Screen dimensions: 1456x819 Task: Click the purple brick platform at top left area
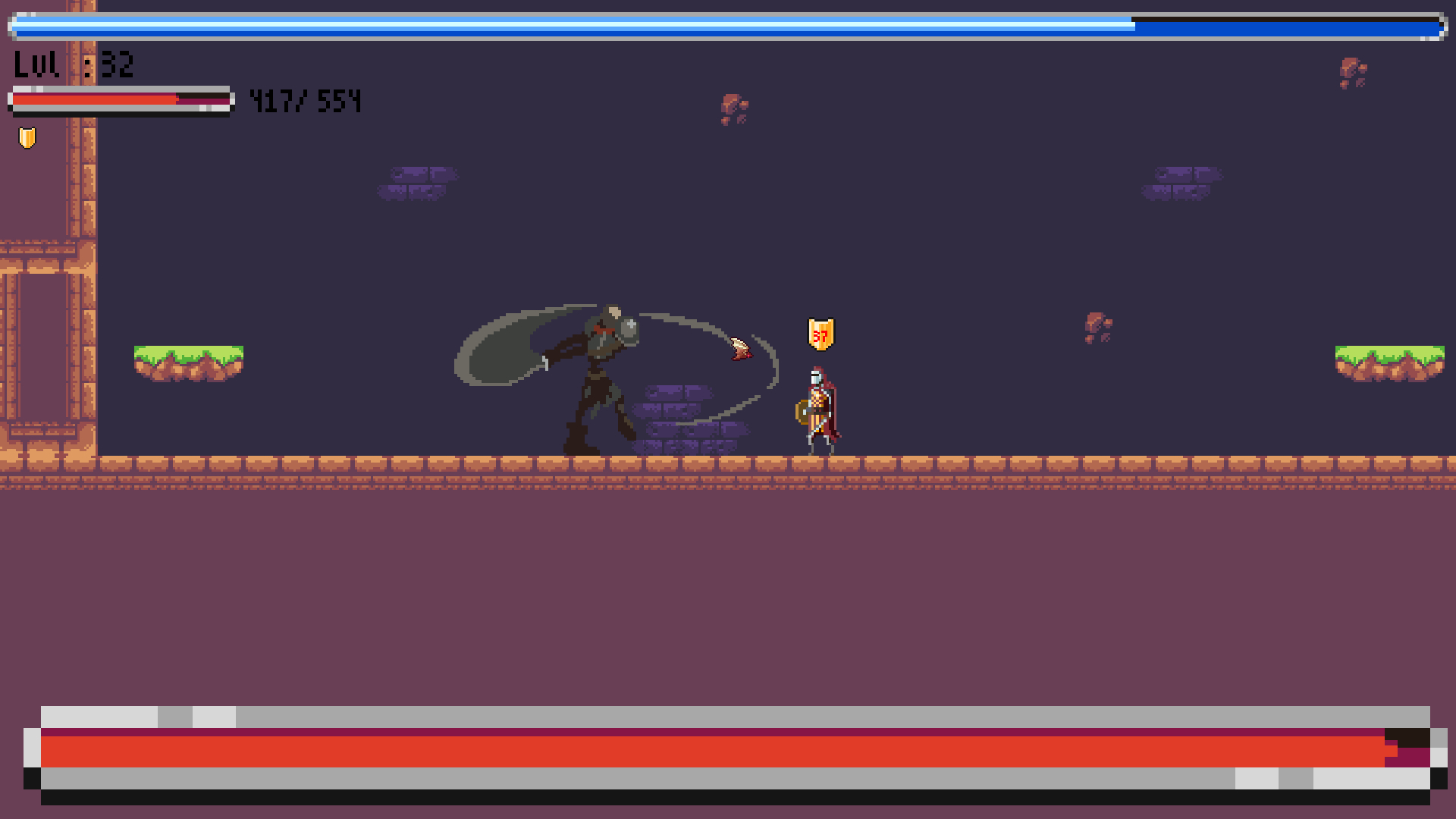[x=416, y=182]
